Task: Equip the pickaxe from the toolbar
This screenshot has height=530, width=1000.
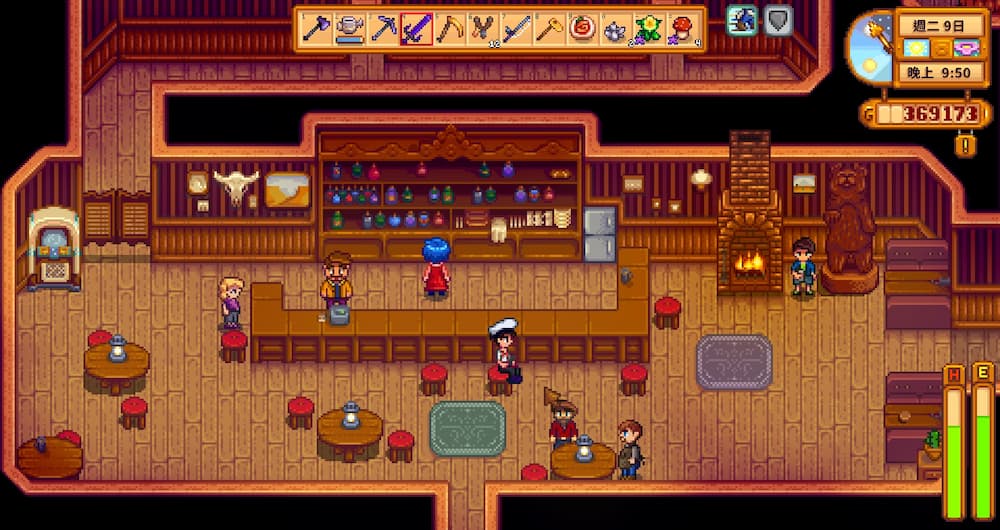Action: (x=383, y=28)
